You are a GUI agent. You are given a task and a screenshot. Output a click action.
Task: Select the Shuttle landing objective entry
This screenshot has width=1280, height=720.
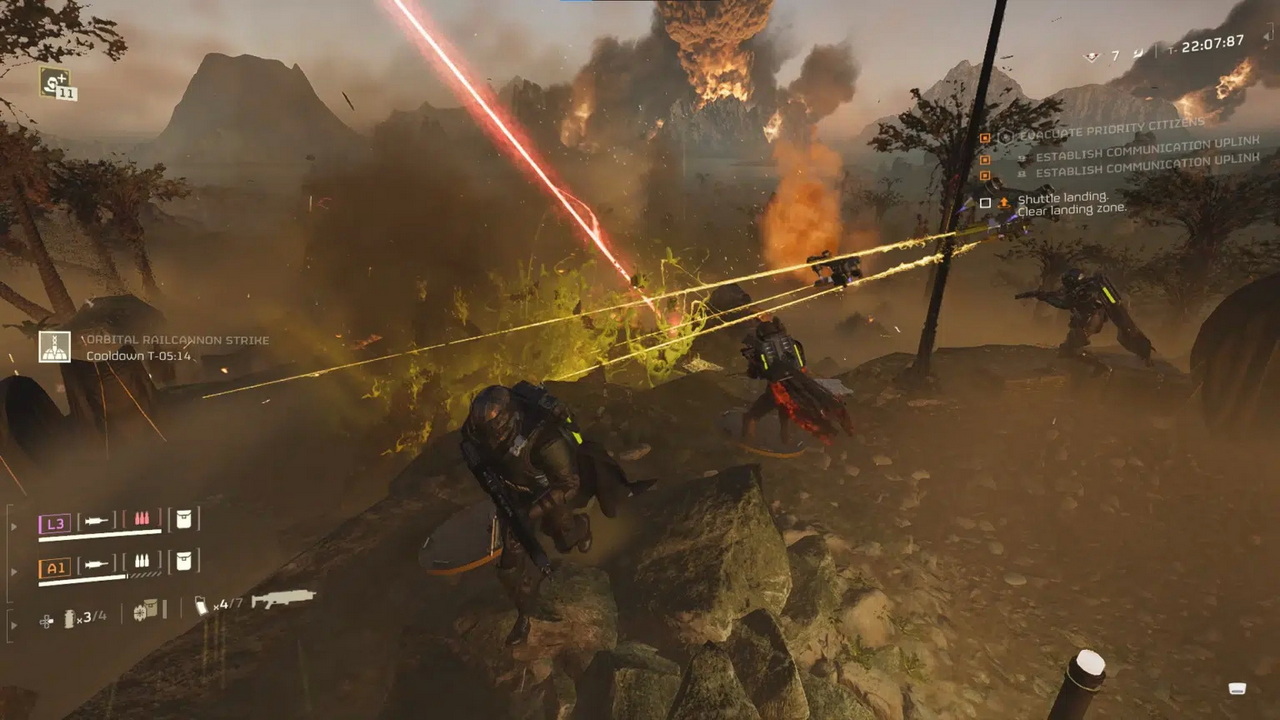pyautogui.click(x=1062, y=200)
